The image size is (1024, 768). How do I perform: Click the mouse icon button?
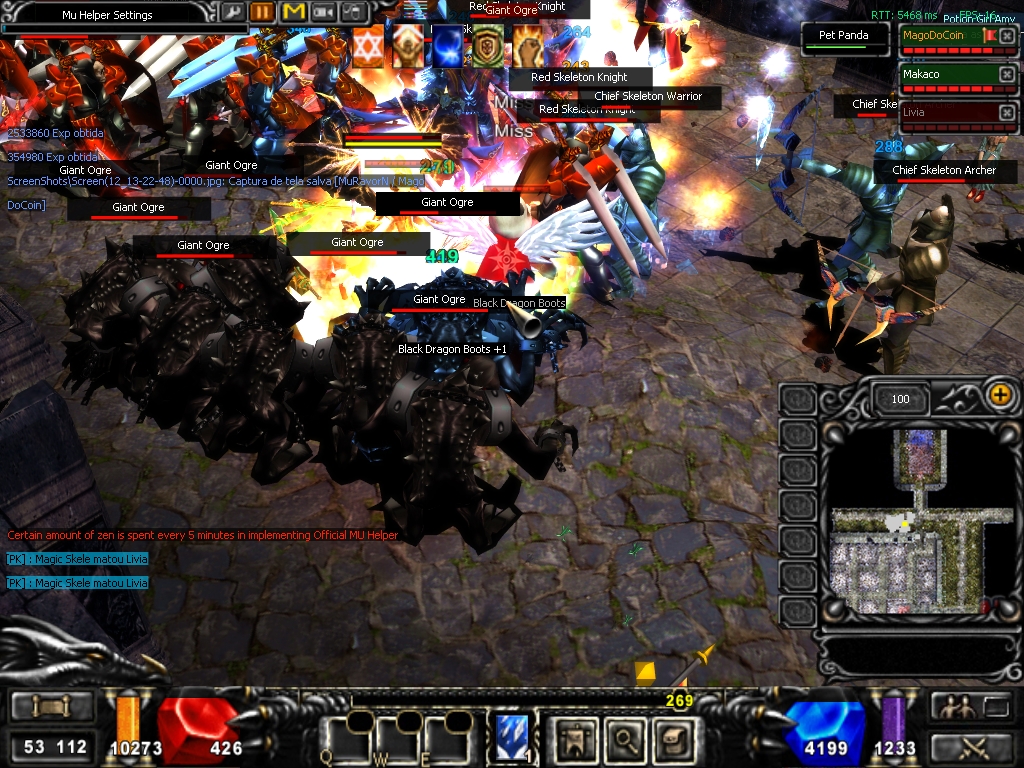point(353,12)
